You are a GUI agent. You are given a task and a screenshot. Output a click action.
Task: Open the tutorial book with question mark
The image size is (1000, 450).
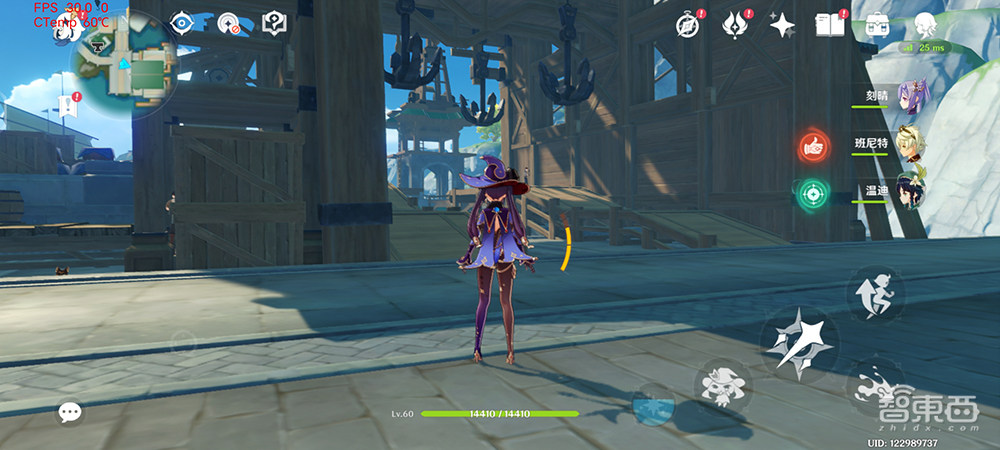click(x=274, y=23)
